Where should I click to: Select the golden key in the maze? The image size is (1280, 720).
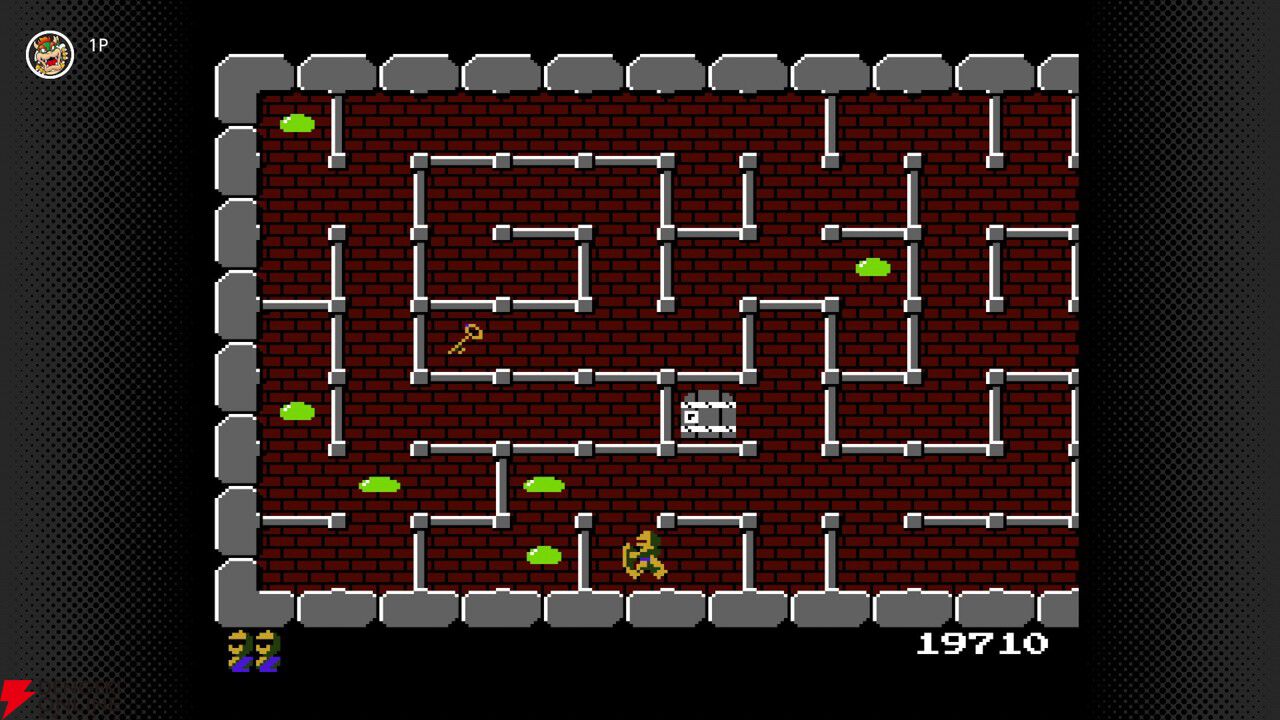(466, 338)
